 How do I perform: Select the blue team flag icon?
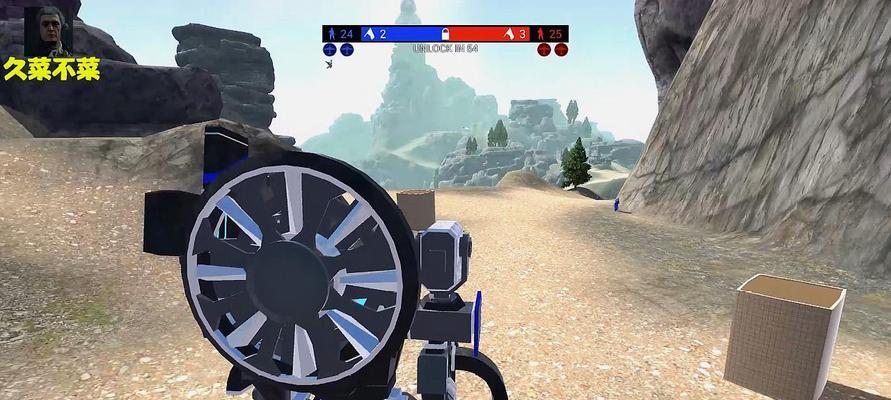pyautogui.click(x=368, y=34)
